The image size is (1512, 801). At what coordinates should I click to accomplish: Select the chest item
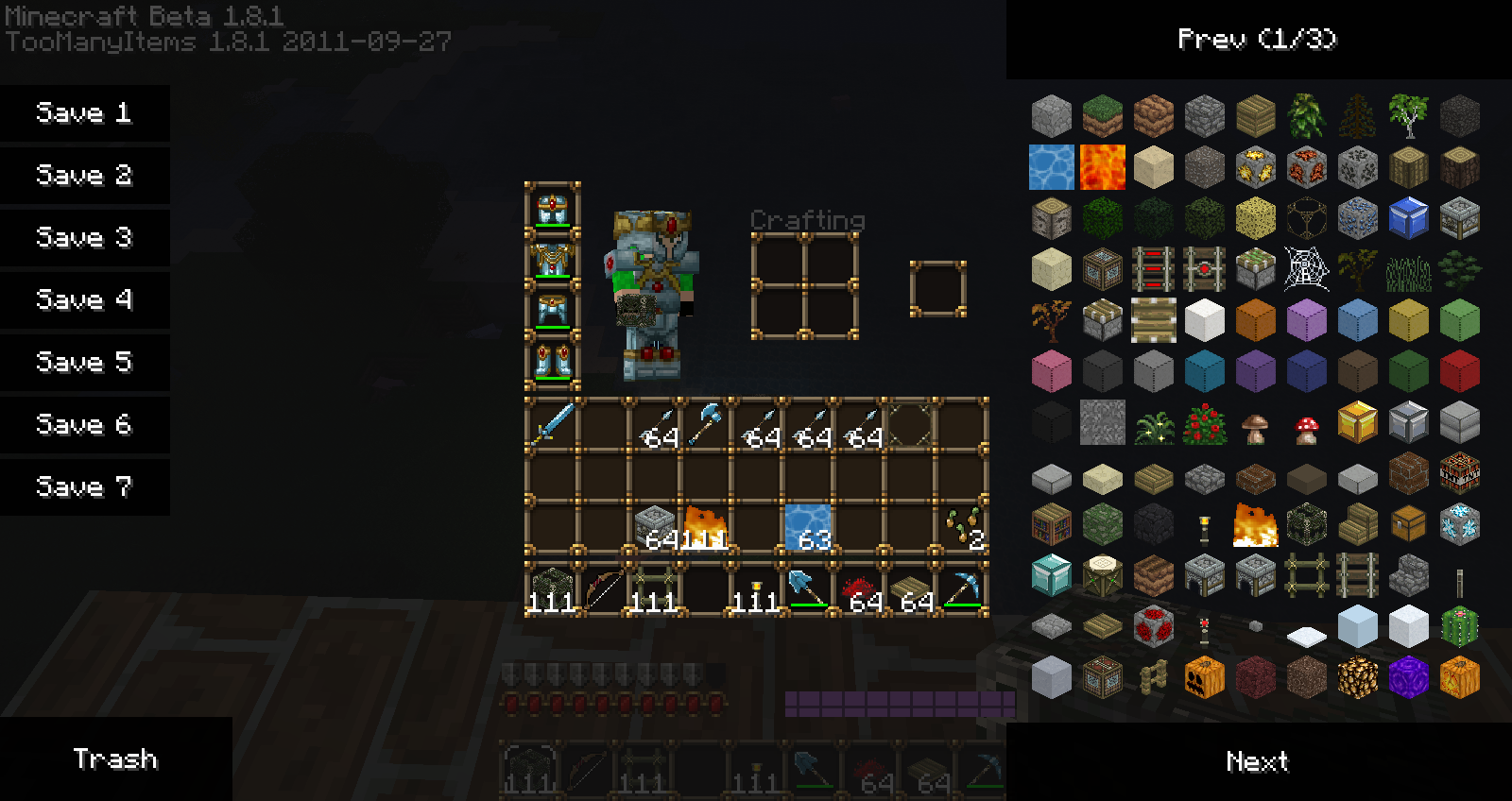coord(1407,523)
